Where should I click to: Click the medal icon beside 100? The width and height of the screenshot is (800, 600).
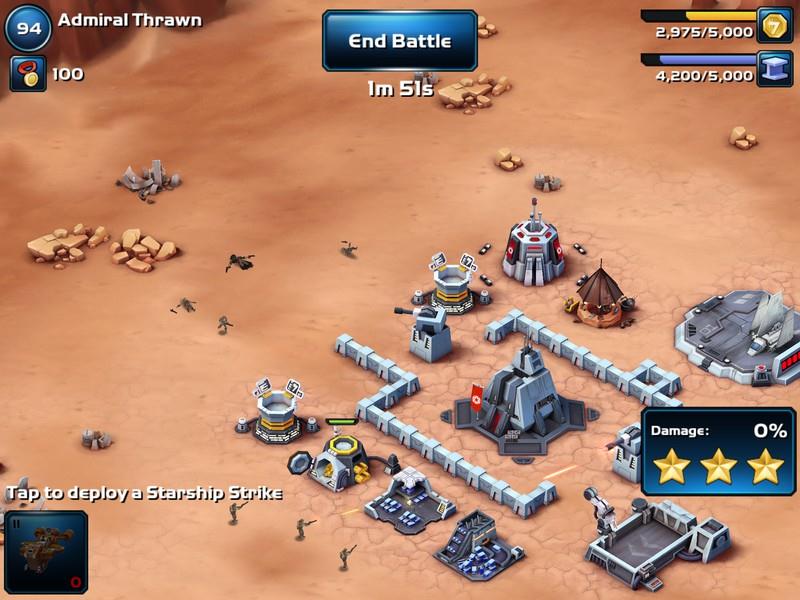[x=28, y=73]
